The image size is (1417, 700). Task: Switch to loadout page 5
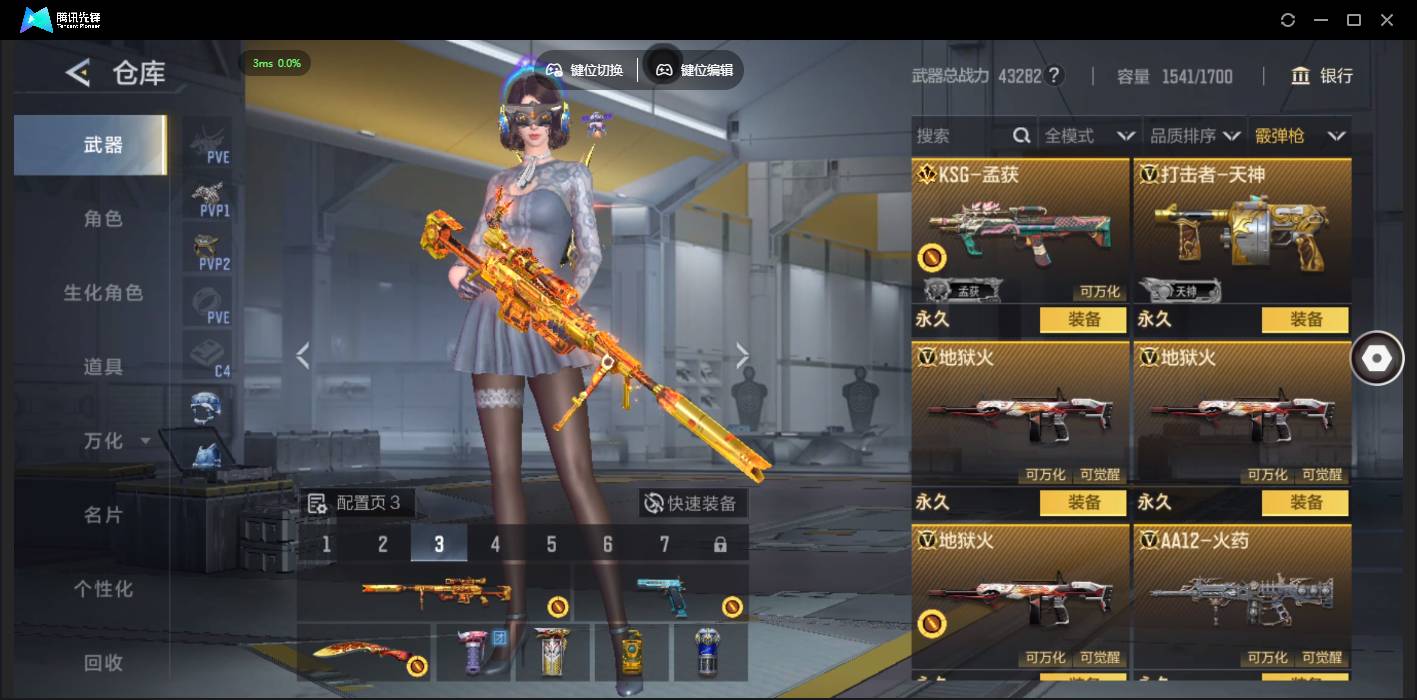point(551,544)
